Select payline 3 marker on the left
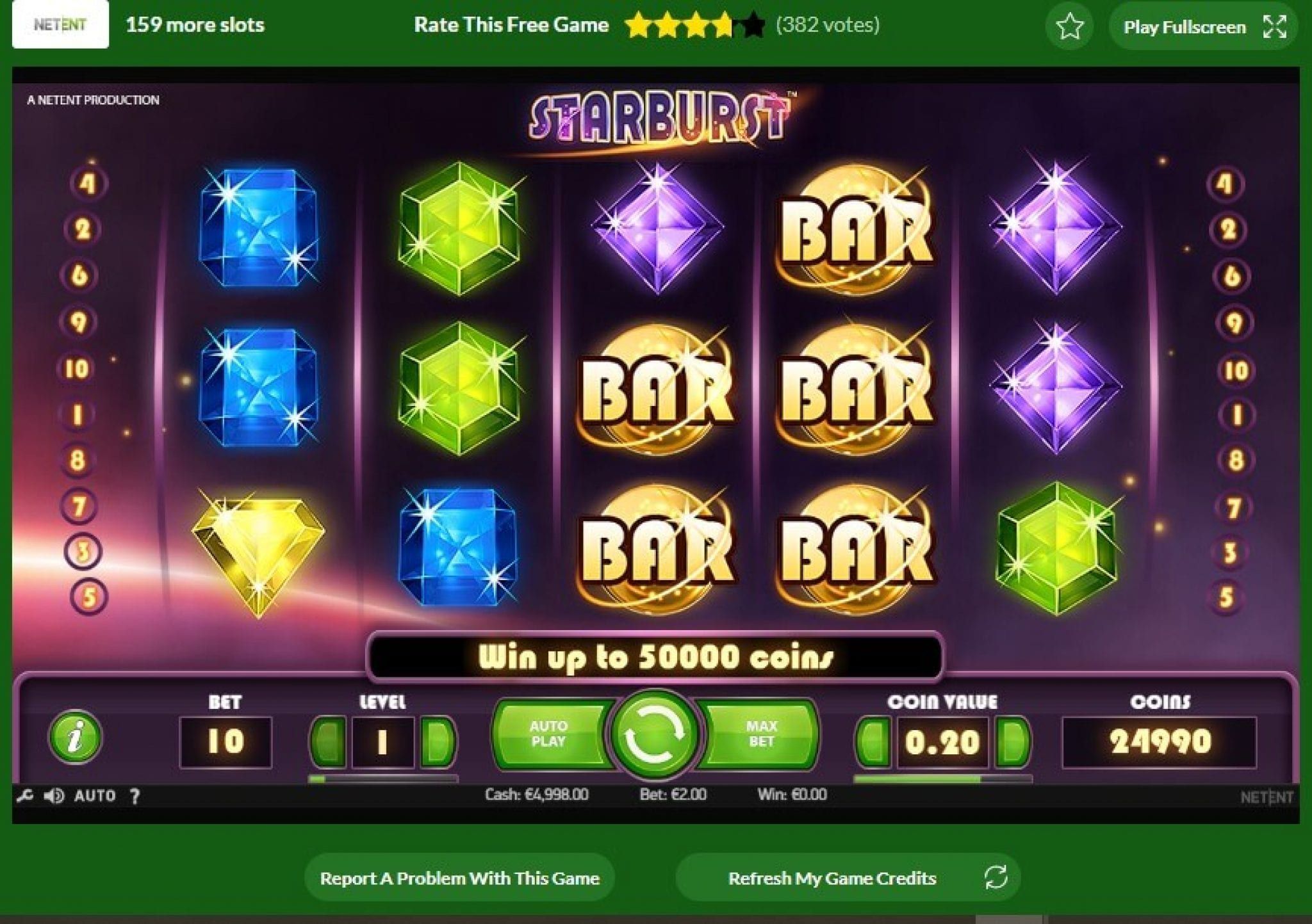Viewport: 1312px width, 924px height. tap(83, 551)
